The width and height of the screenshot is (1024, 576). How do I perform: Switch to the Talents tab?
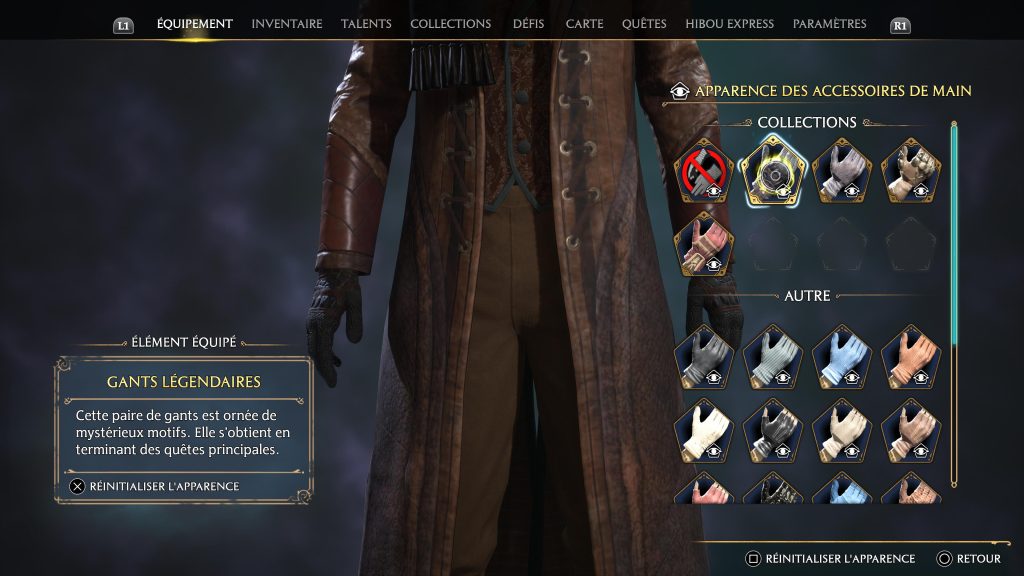tap(366, 24)
